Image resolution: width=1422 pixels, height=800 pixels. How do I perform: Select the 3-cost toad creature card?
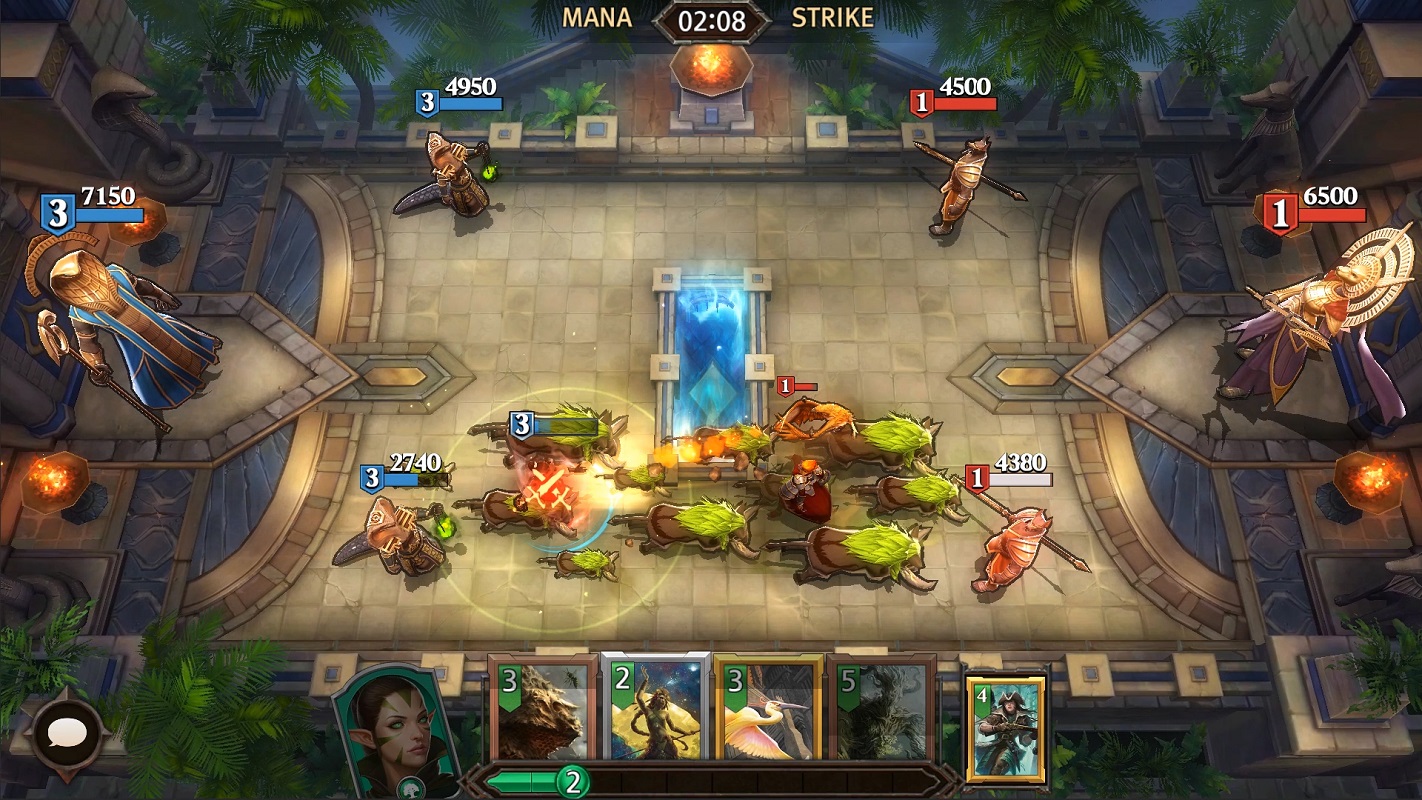543,712
